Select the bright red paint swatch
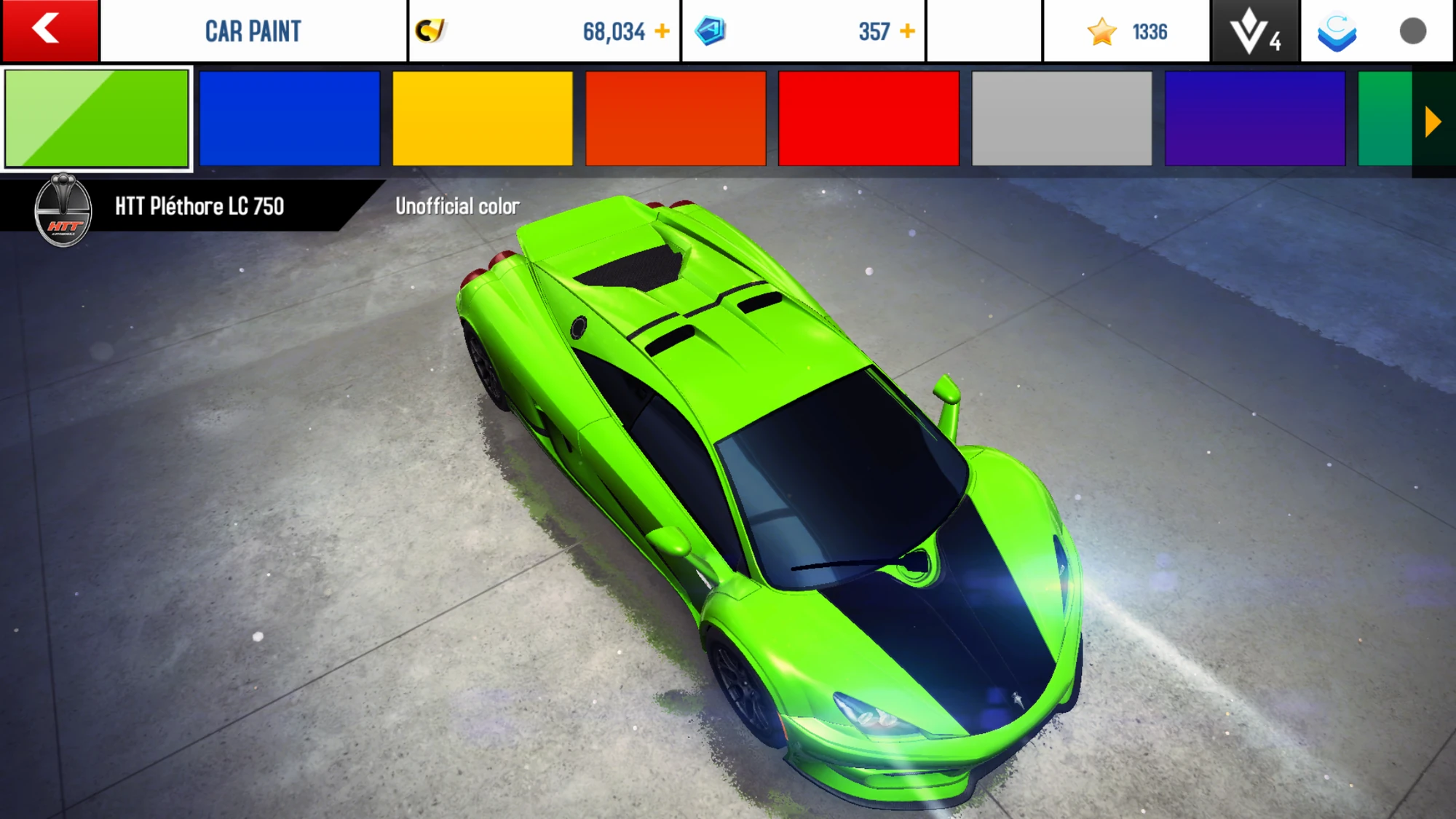1456x819 pixels. click(869, 119)
